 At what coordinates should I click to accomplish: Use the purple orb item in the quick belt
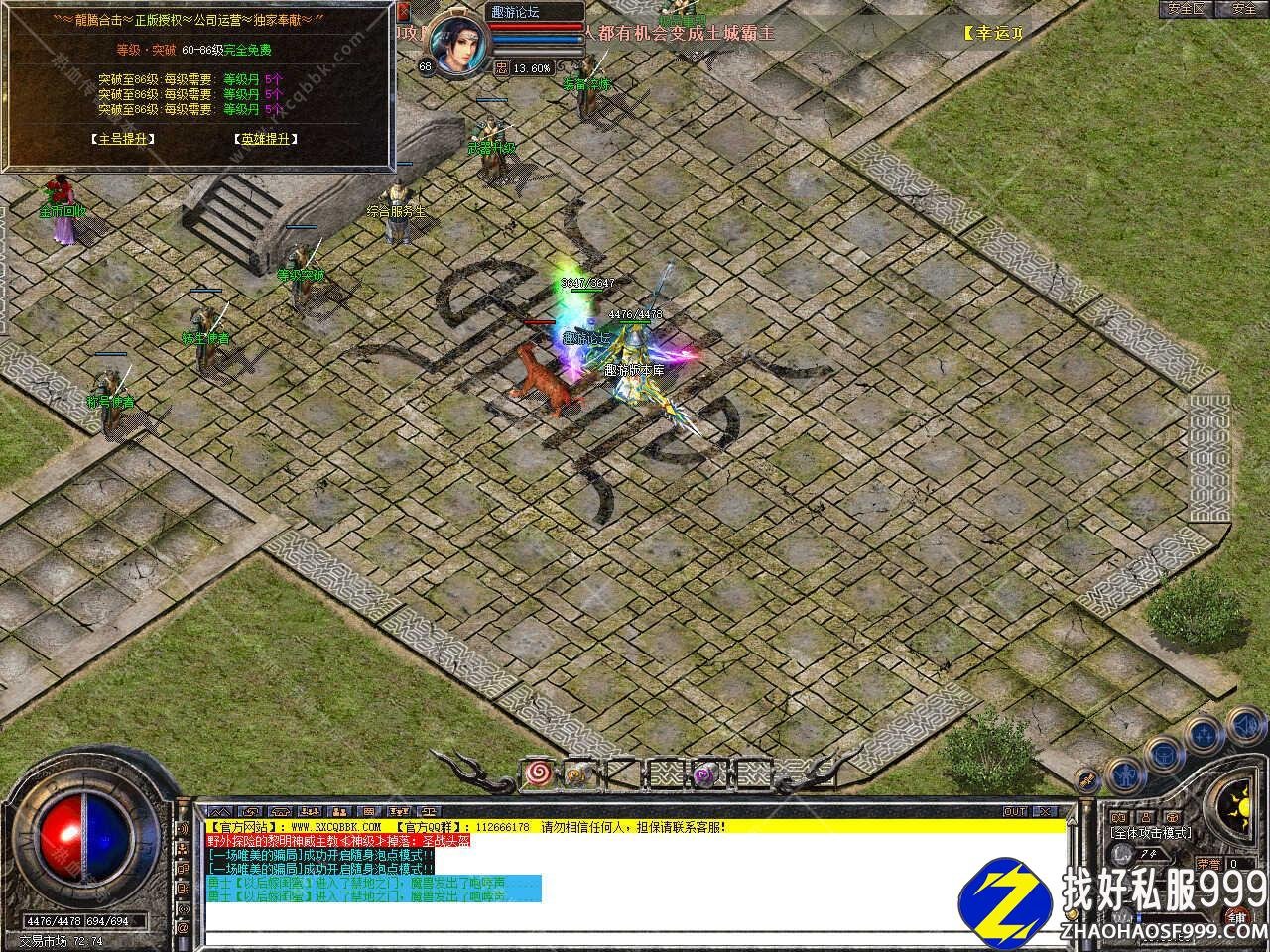pyautogui.click(x=702, y=773)
